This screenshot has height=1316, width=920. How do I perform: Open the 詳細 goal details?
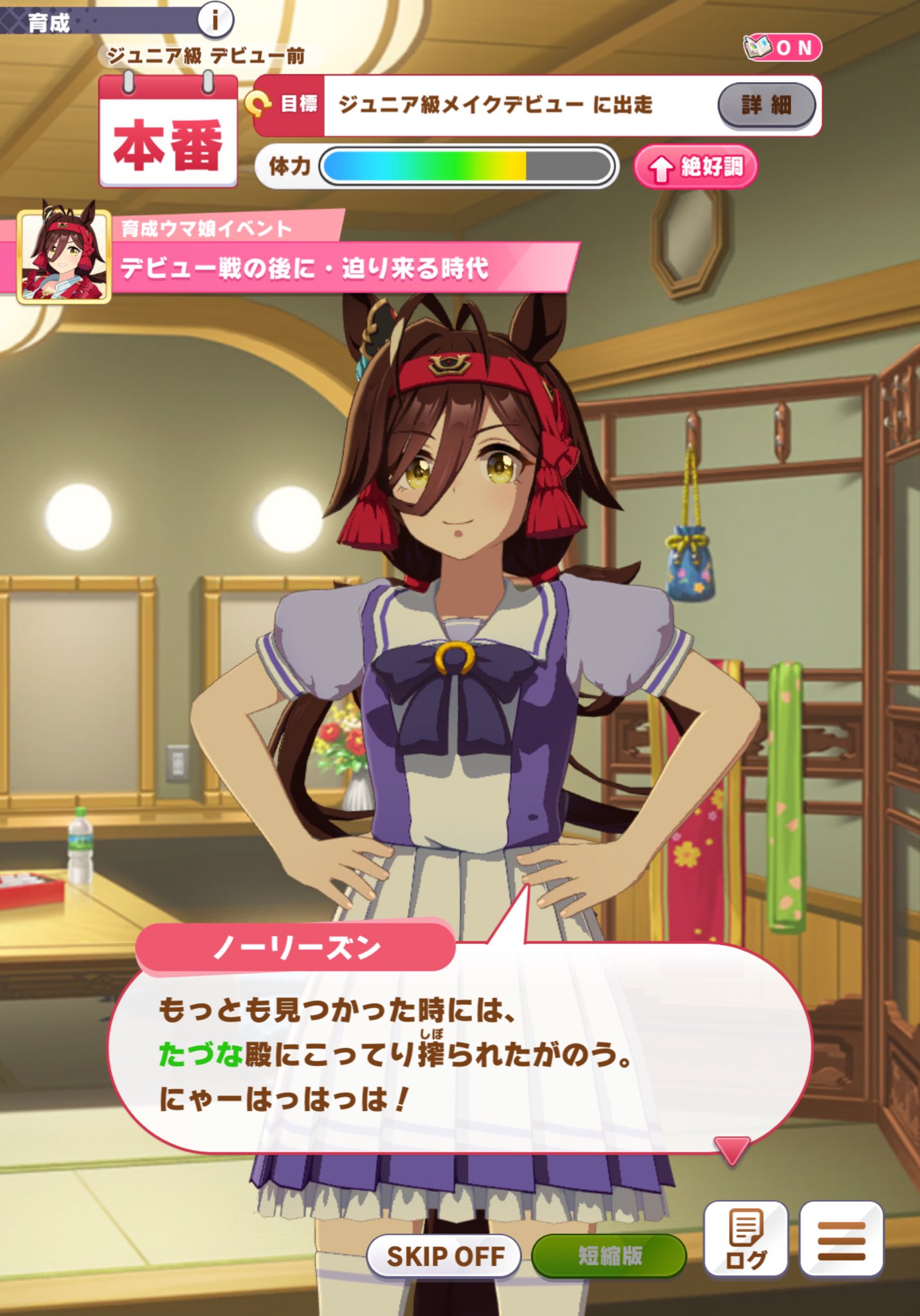point(766,105)
